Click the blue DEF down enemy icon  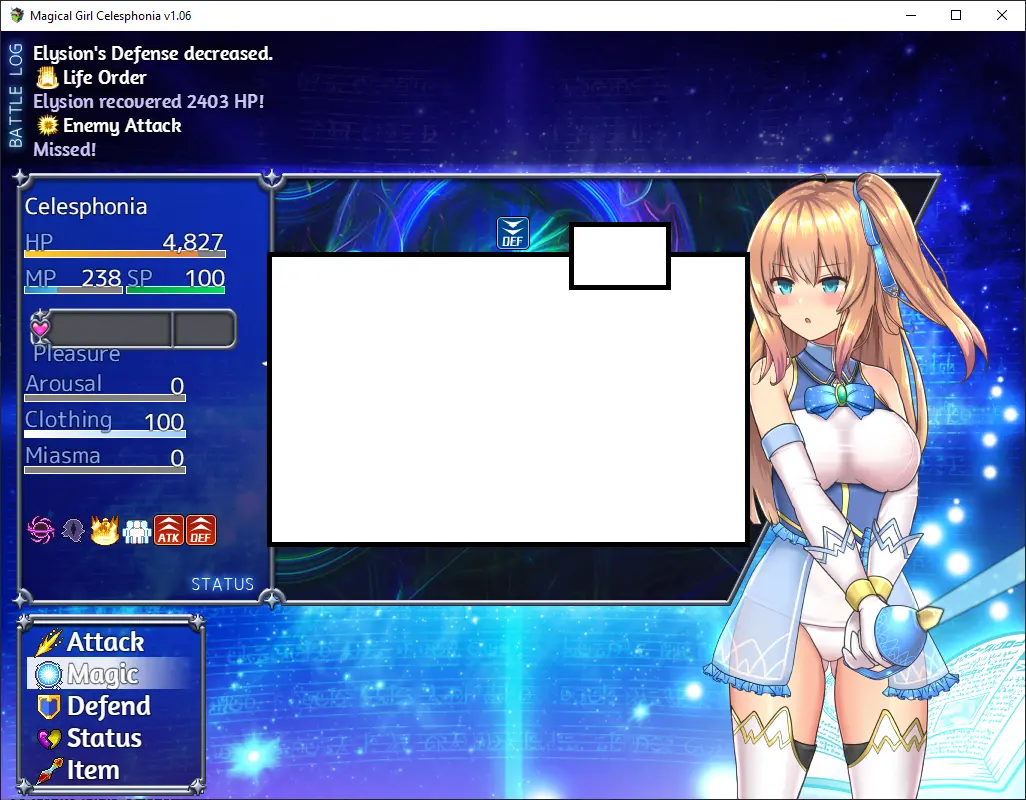pos(513,232)
